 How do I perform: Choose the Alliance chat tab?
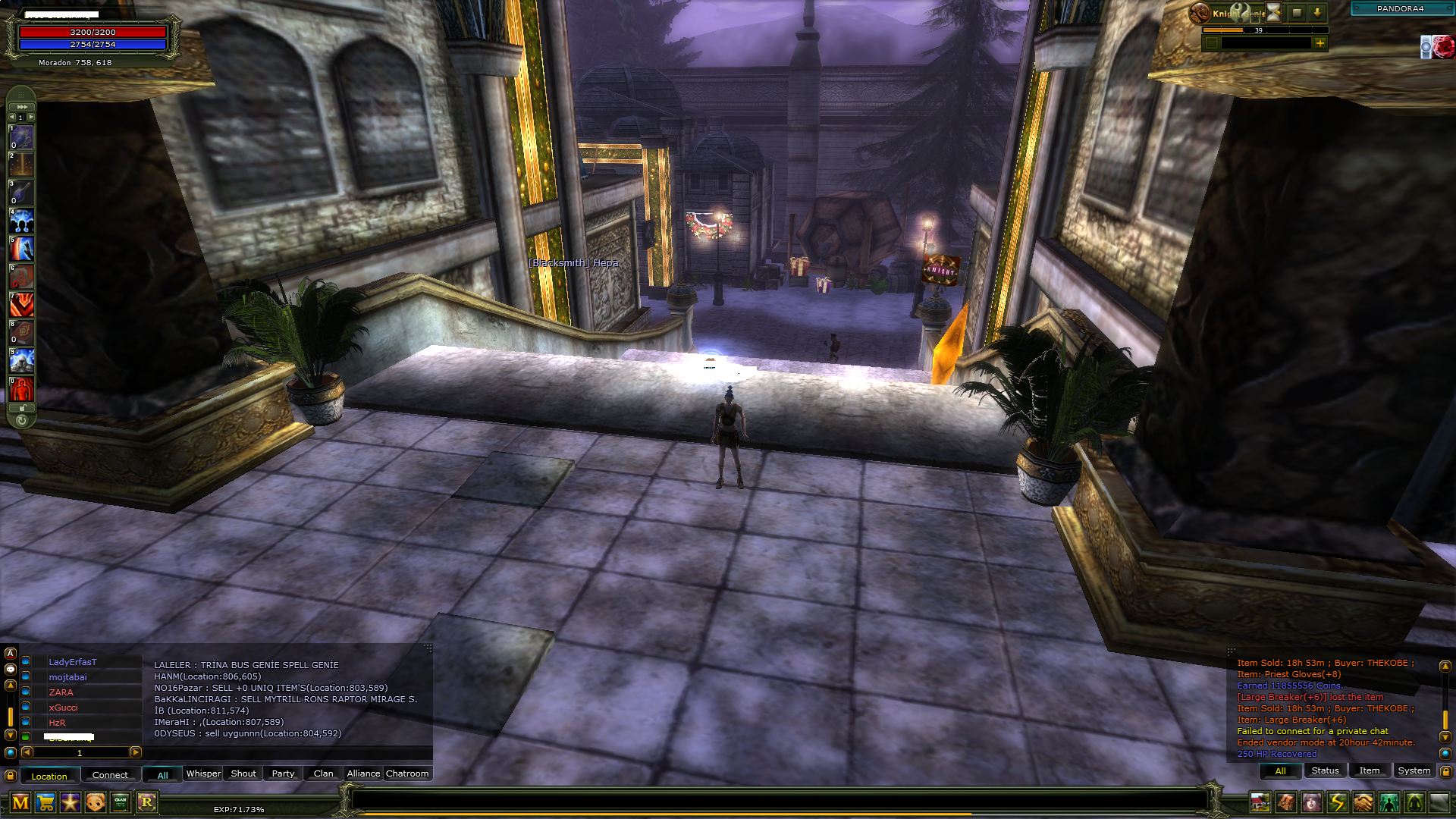pyautogui.click(x=363, y=773)
